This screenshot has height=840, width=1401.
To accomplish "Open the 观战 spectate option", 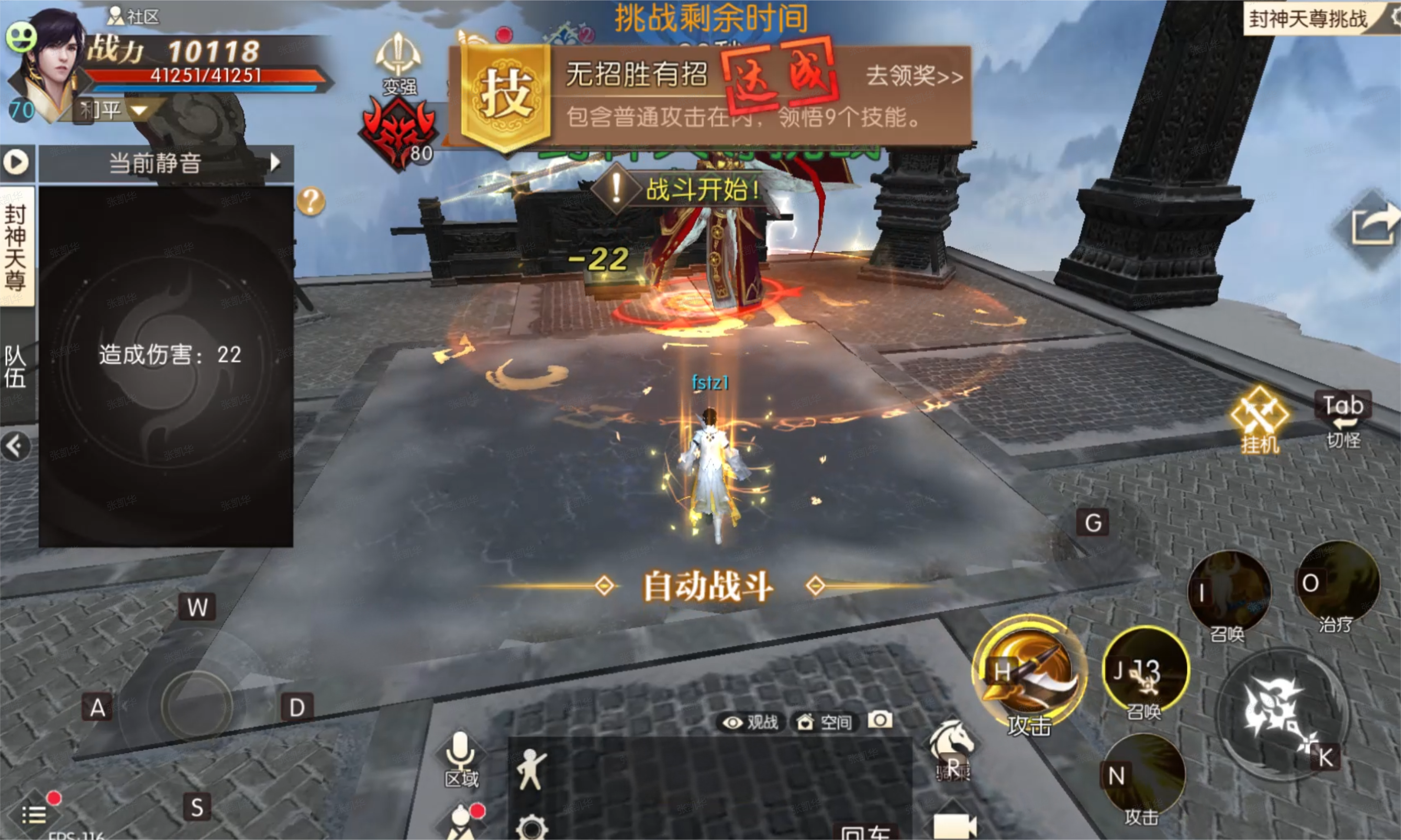I will pos(751,722).
